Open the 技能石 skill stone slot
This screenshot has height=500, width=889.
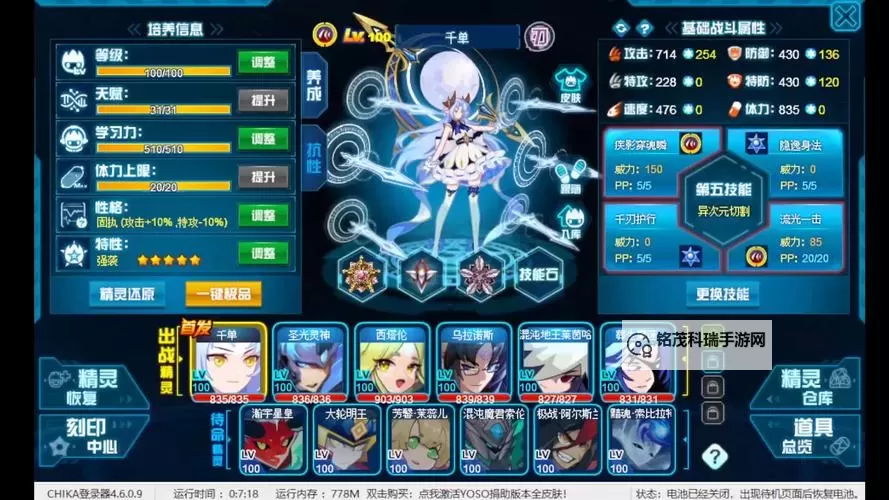tap(538, 275)
